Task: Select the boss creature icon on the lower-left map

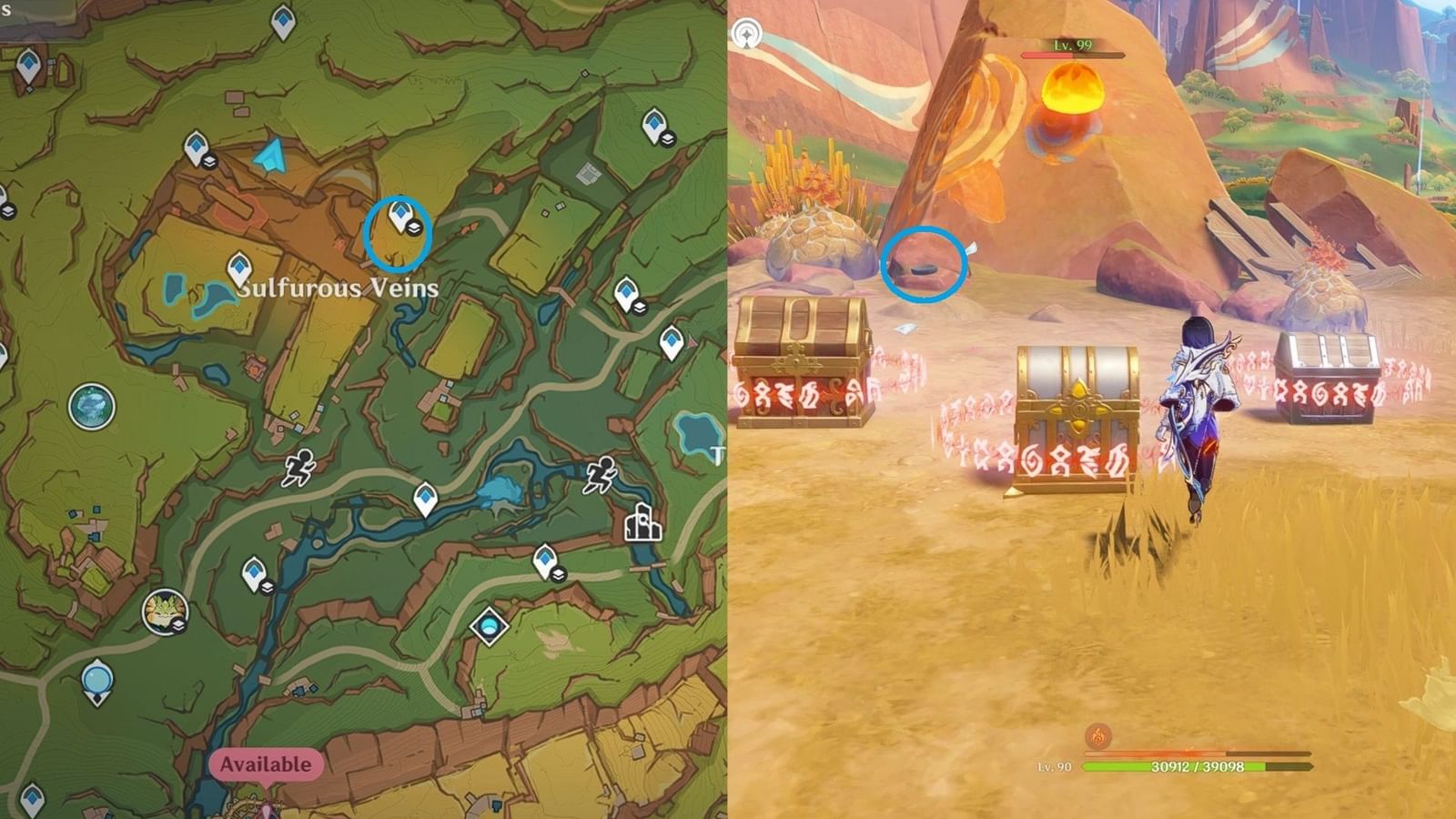Action: click(167, 612)
